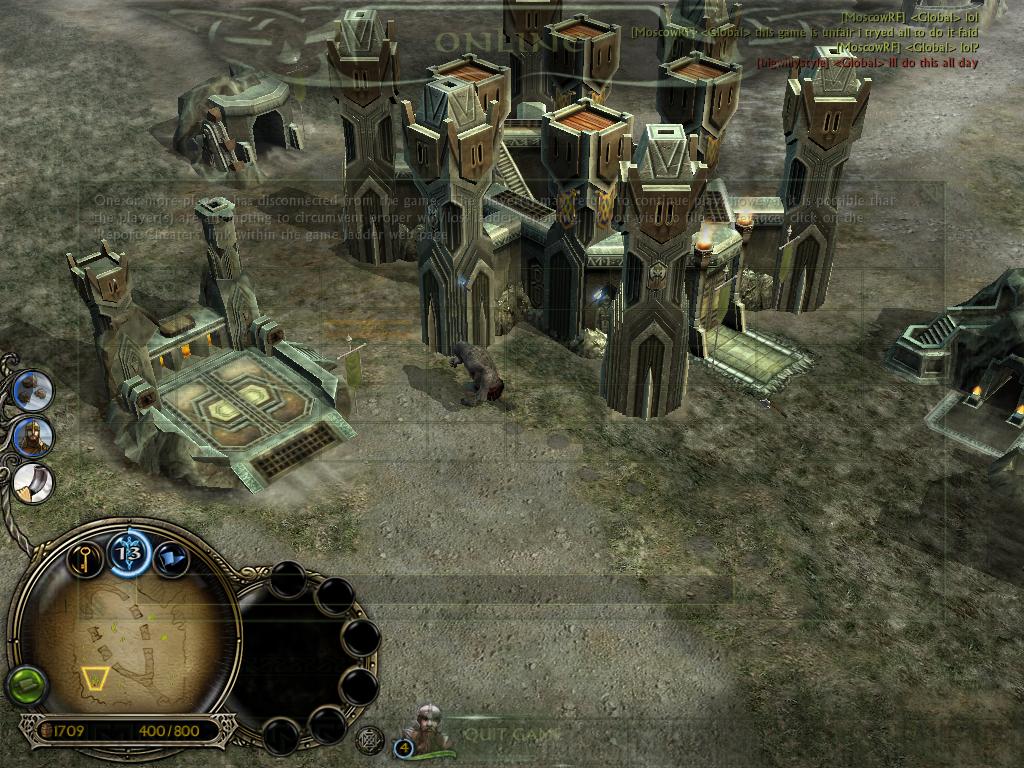Click the blue flag beacon button

point(171,558)
